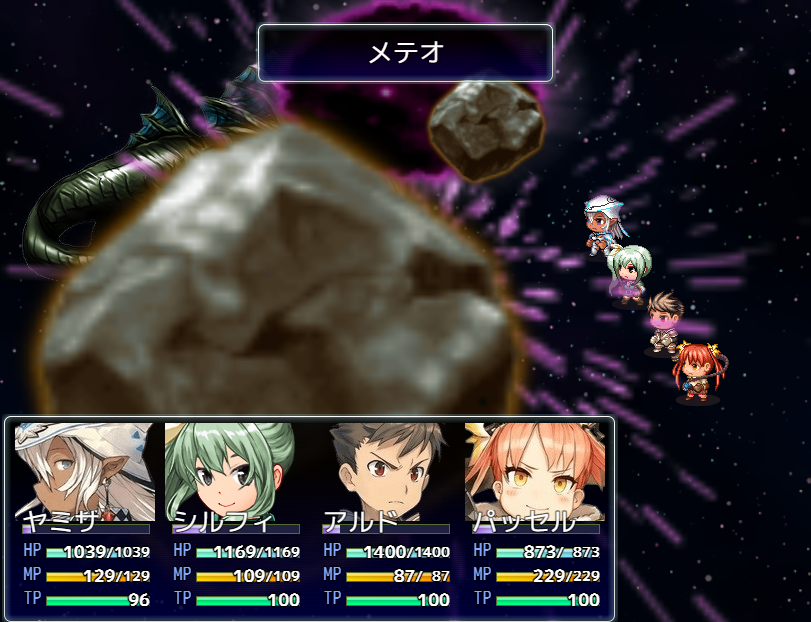Pick パッセル's orange-haired portrait
This screenshot has width=811, height=622.
[535, 470]
